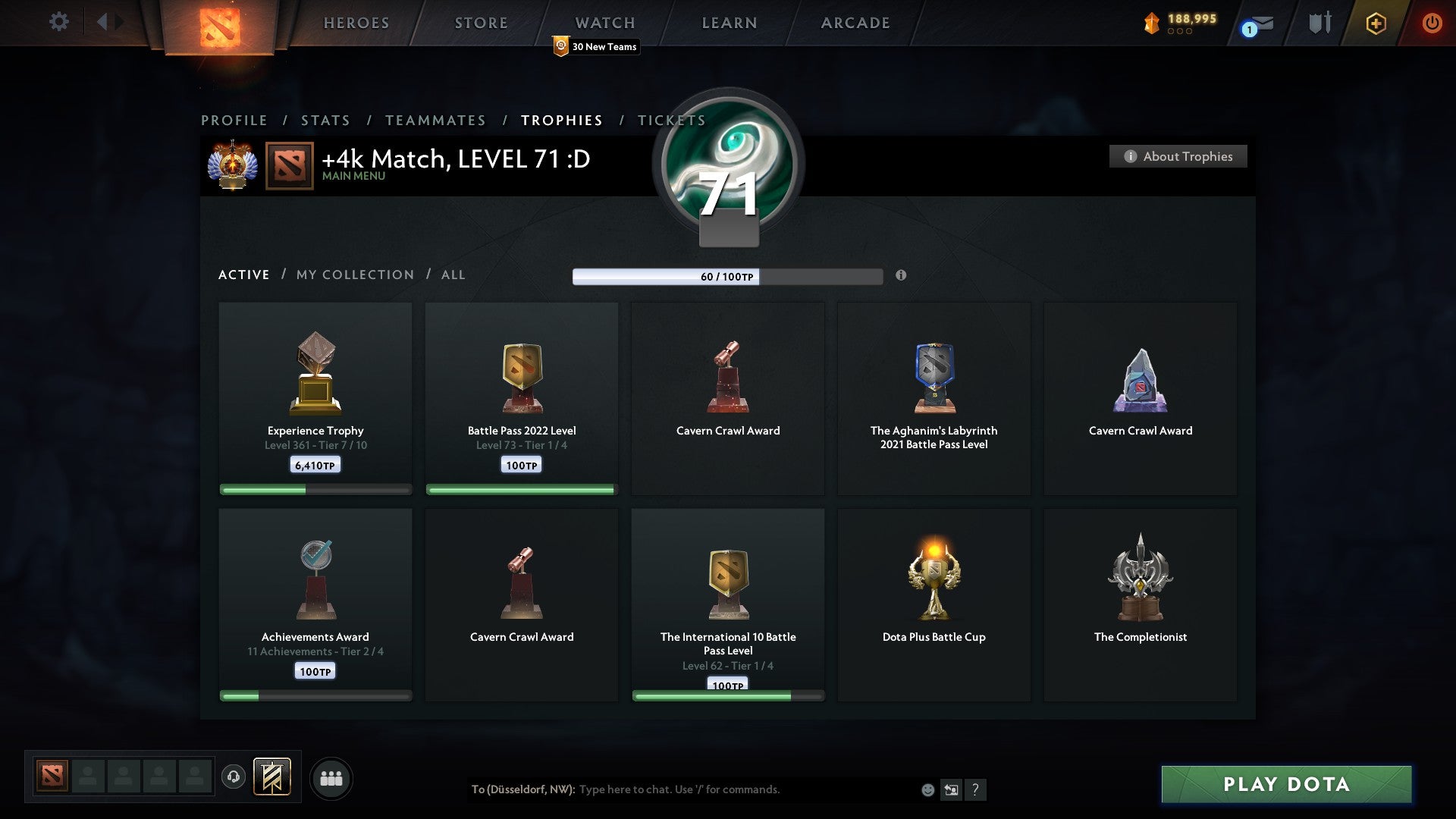
Task: Open the friends list icon
Action: point(331,777)
